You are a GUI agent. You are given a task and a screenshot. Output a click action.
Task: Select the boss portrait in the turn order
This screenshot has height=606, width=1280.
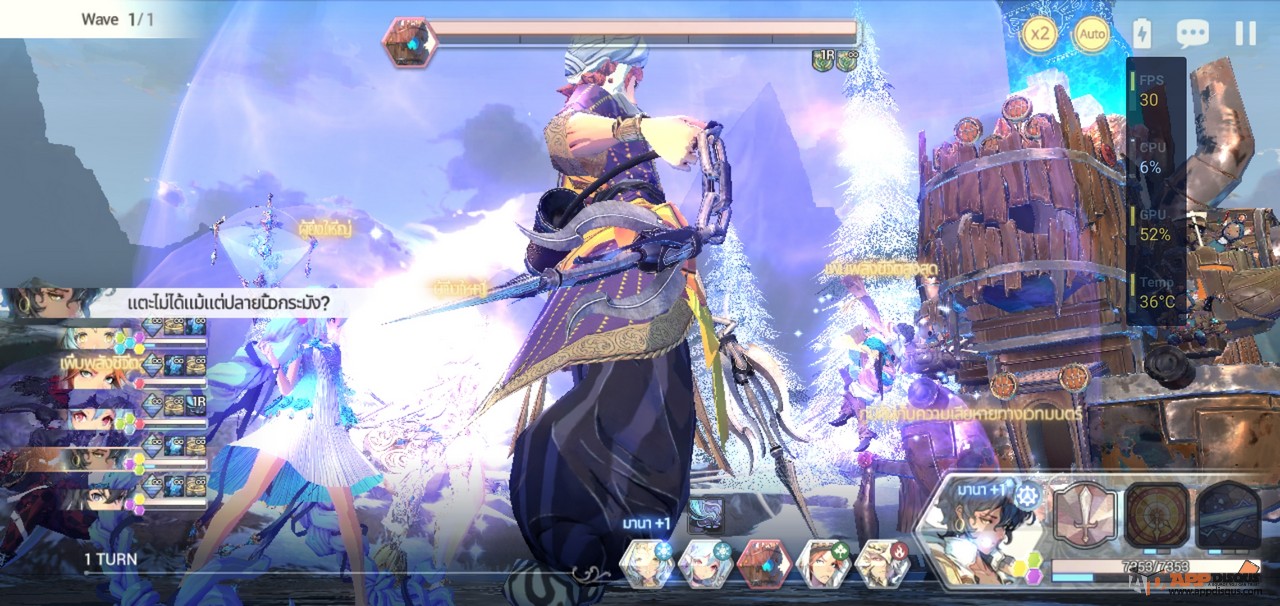click(x=764, y=565)
